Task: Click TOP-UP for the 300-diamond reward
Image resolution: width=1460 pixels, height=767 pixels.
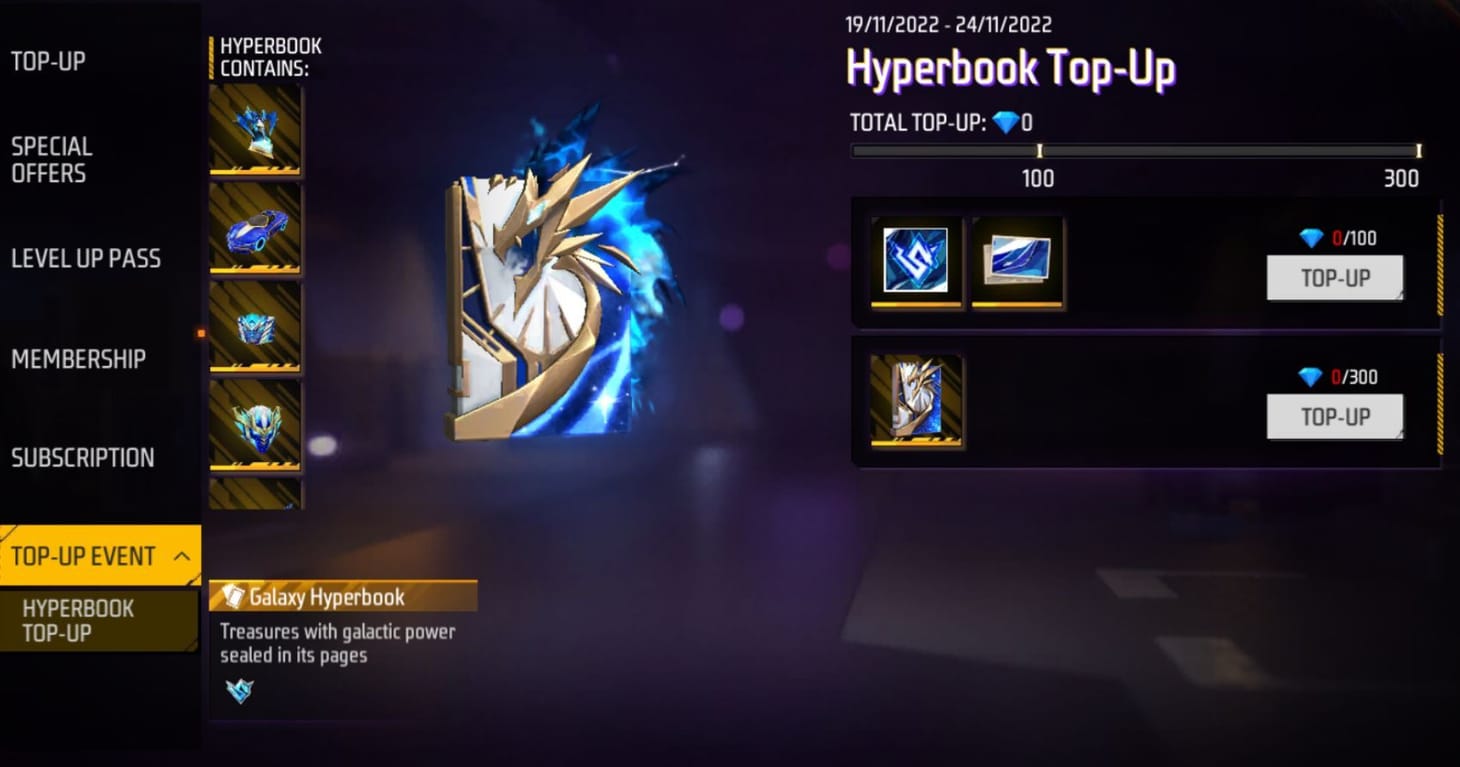Action: (x=1334, y=417)
